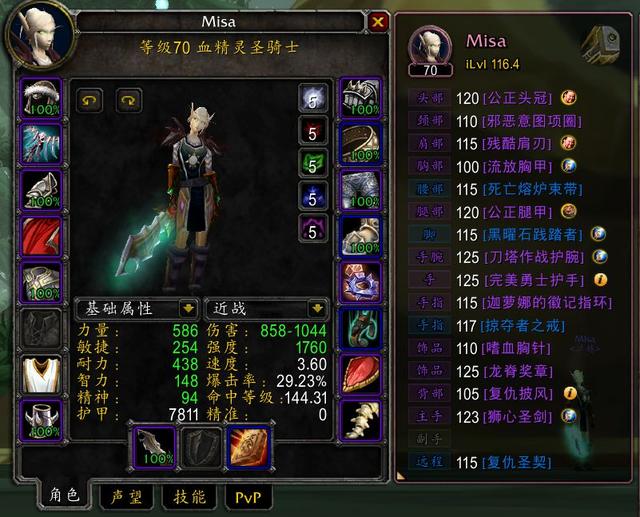Viewport: 640px width, 517px height.
Task: Rotate the character model right
Action: tap(129, 99)
